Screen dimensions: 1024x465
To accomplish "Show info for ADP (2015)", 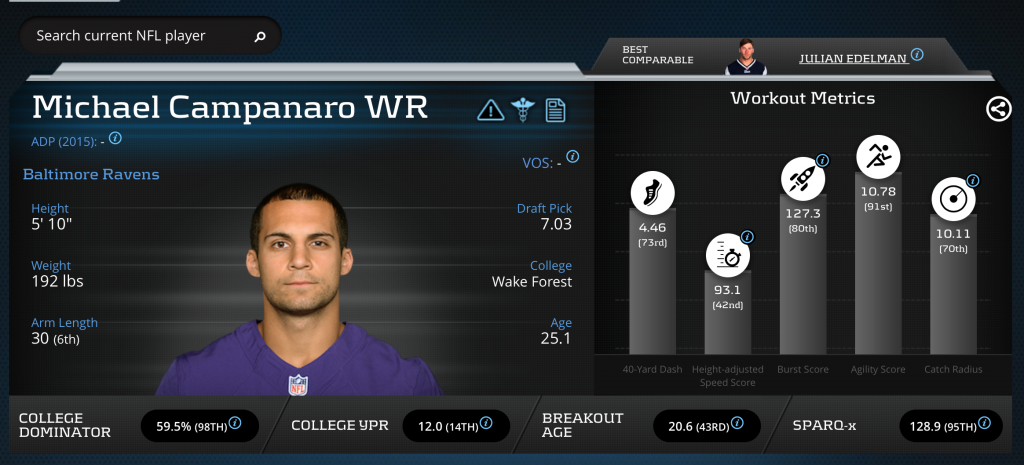I will pyautogui.click(x=115, y=138).
